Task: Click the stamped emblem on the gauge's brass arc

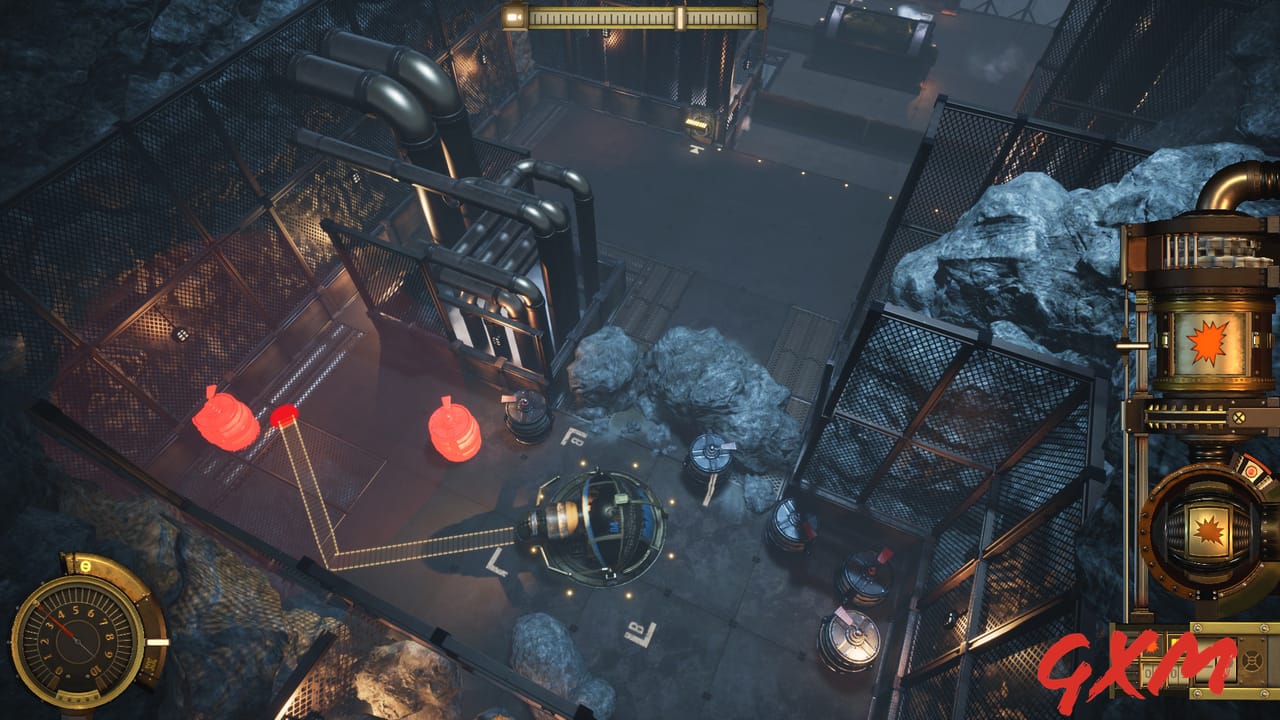Action: point(150,663)
